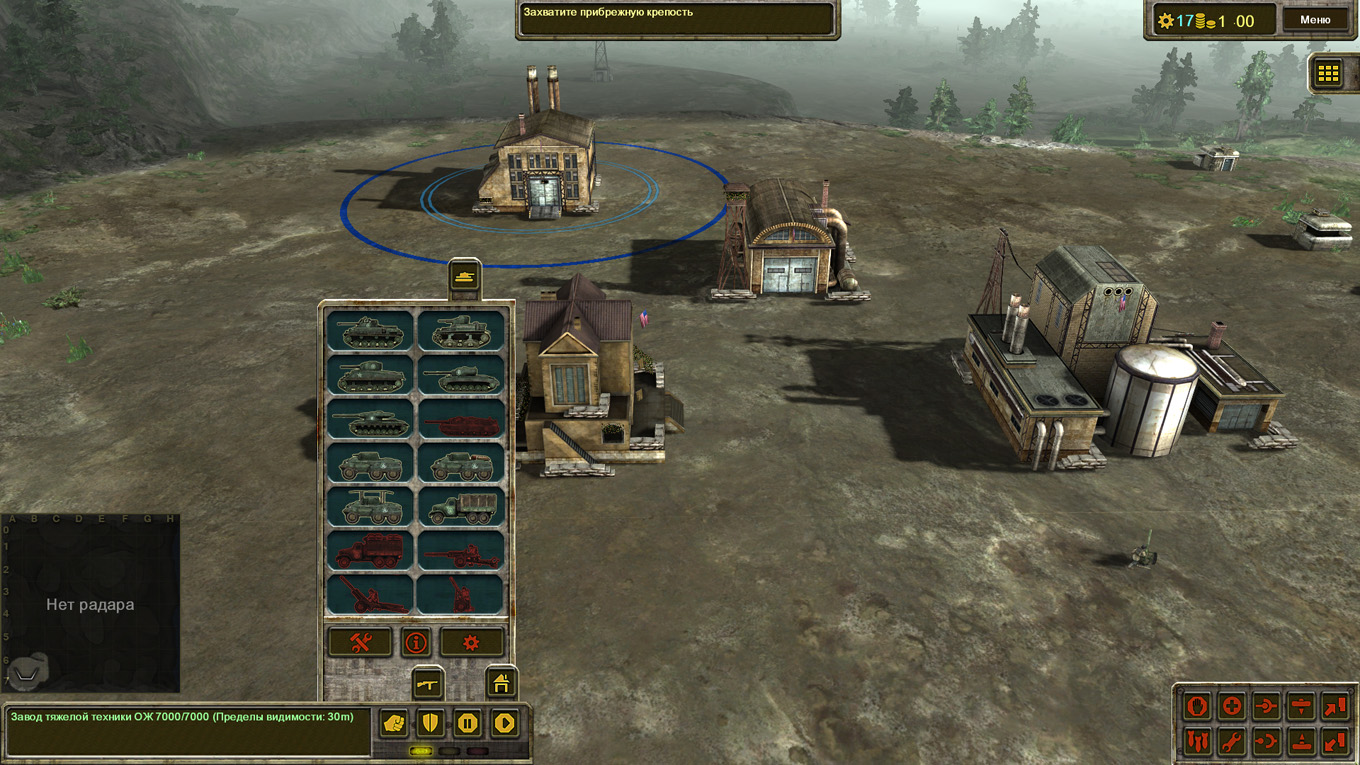Open the house buildings tab

[x=501, y=682]
